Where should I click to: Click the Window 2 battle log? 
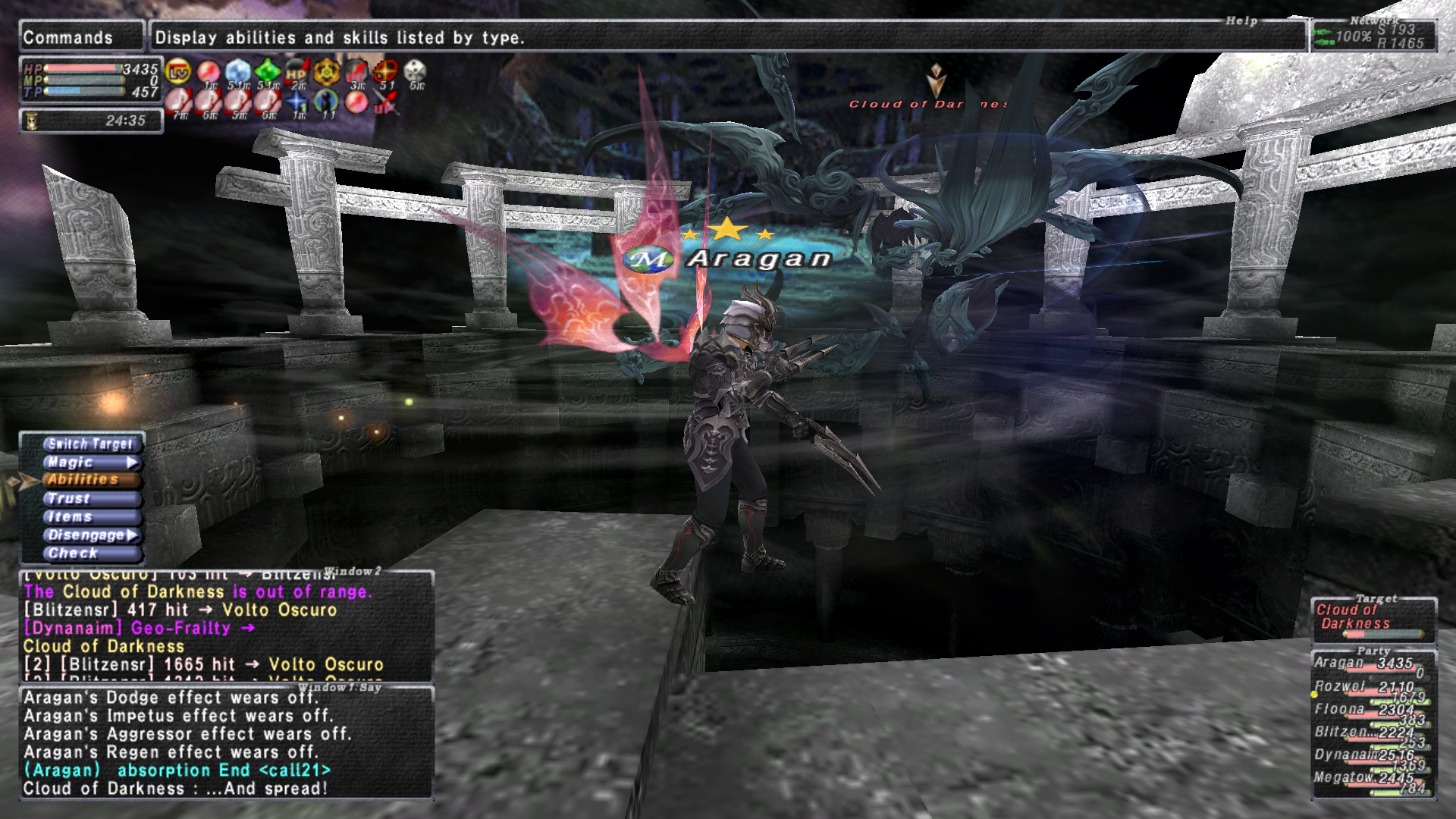(x=226, y=626)
